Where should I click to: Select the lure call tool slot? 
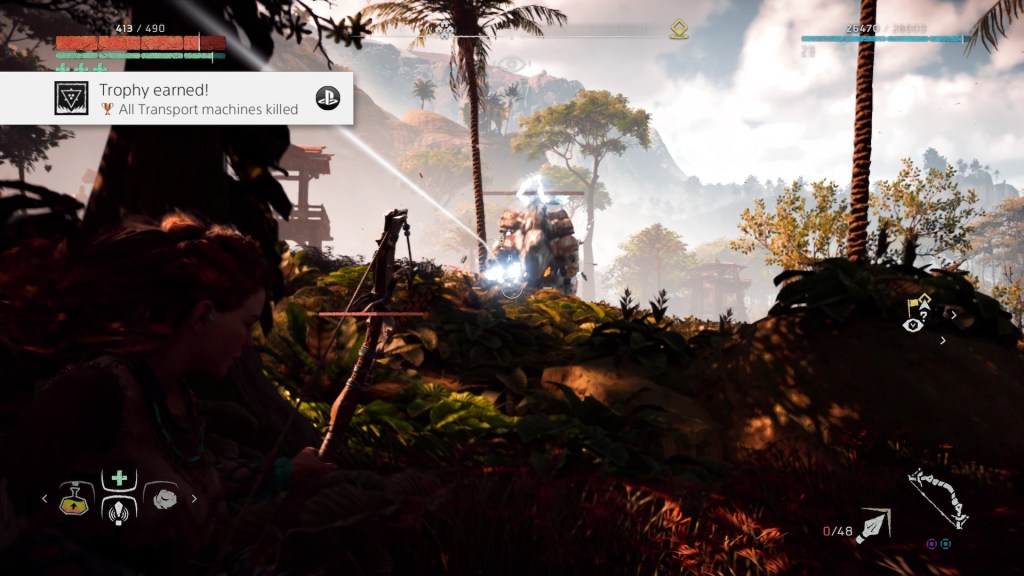119,510
